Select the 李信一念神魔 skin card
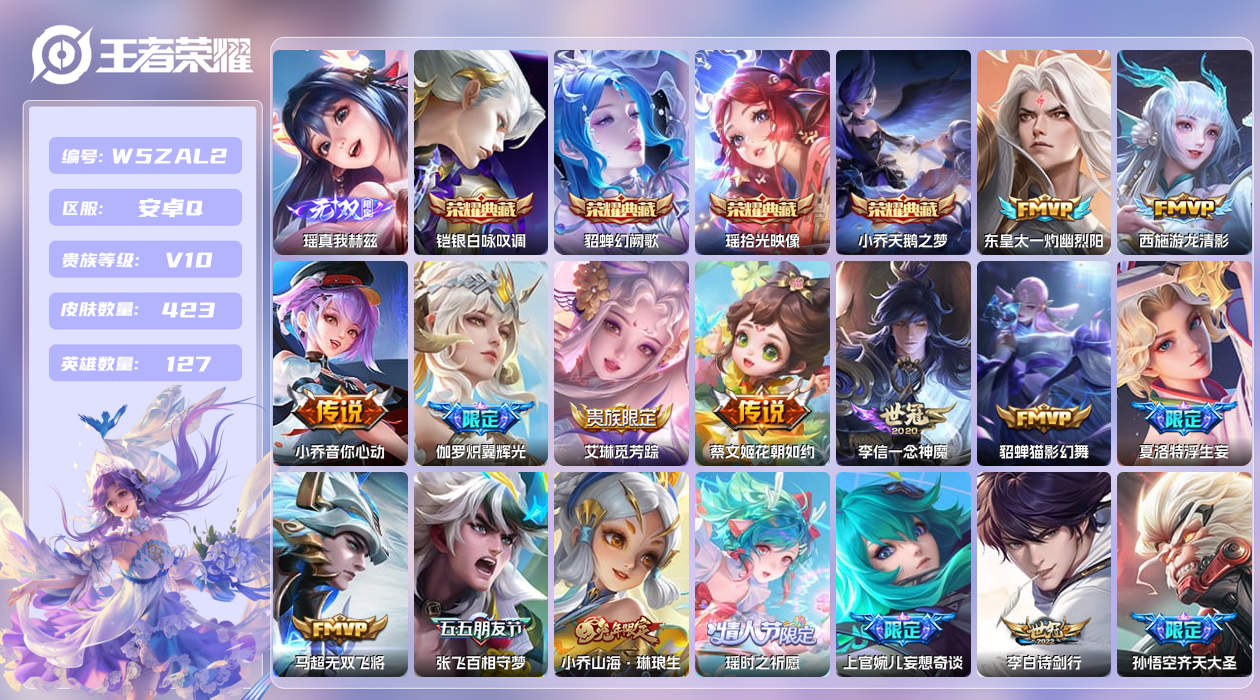This screenshot has width=1260, height=700. pyautogui.click(x=903, y=363)
